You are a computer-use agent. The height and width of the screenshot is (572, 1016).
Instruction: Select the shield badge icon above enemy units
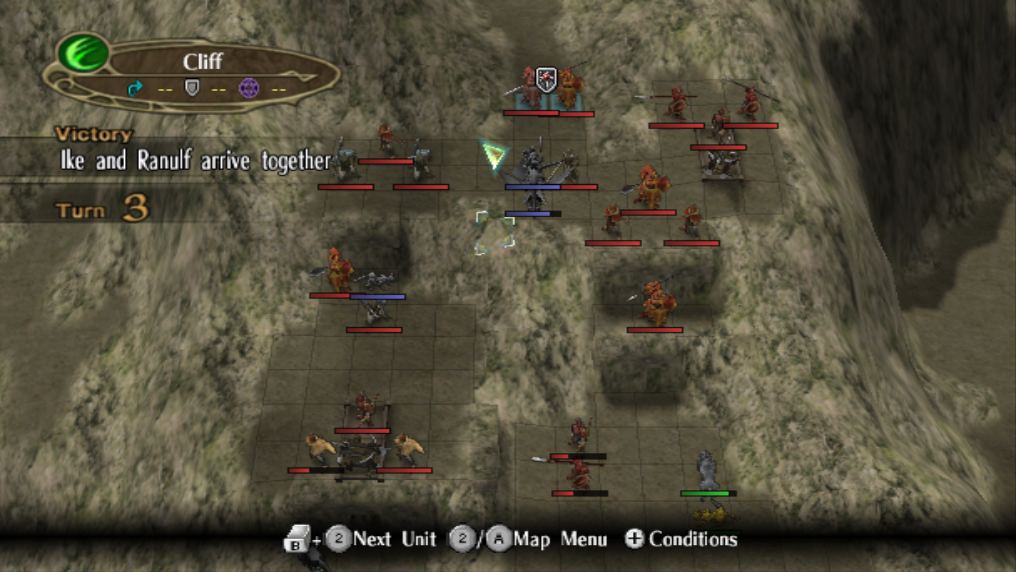546,80
